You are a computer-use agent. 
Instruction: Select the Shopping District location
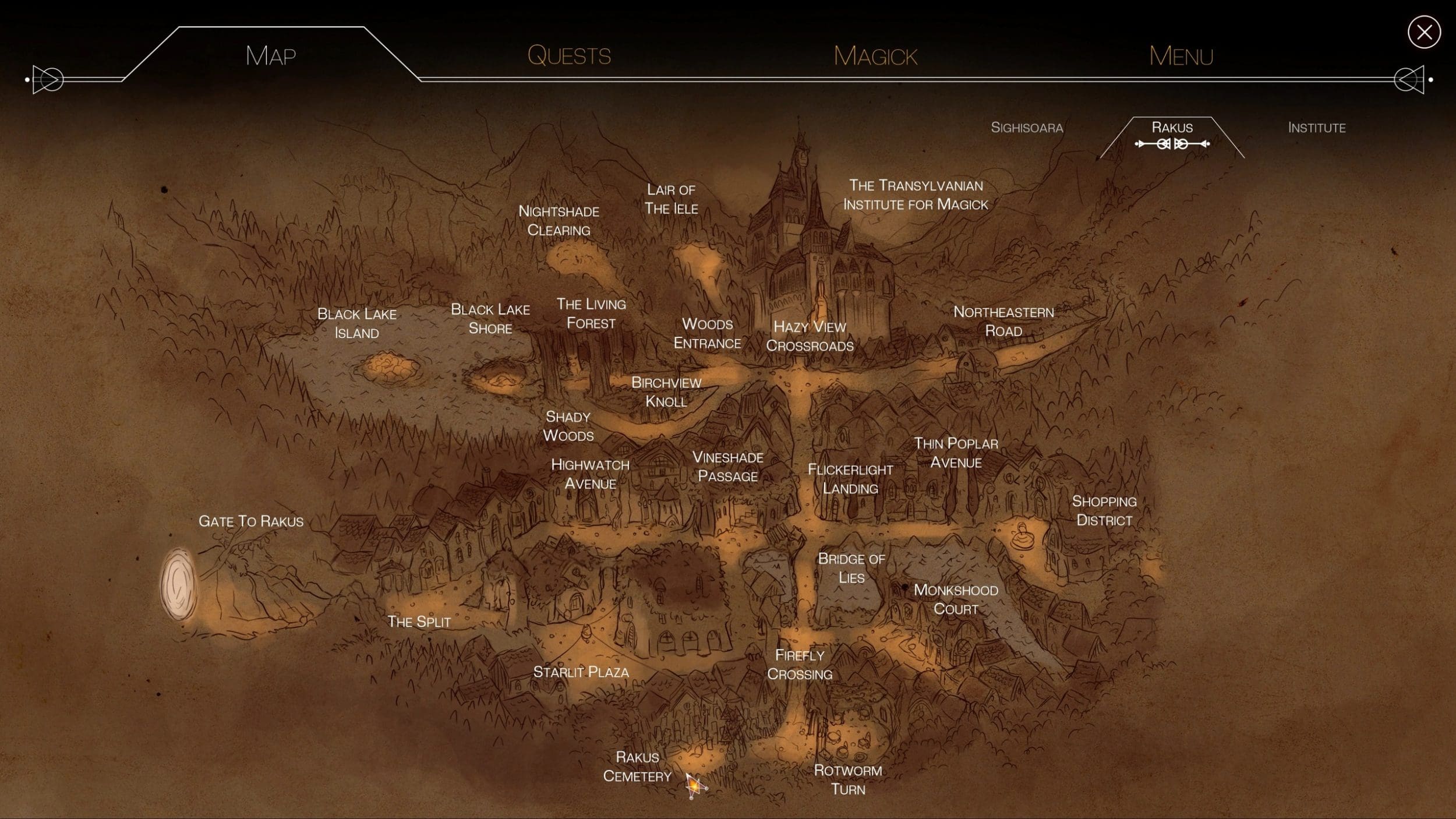click(x=1104, y=511)
